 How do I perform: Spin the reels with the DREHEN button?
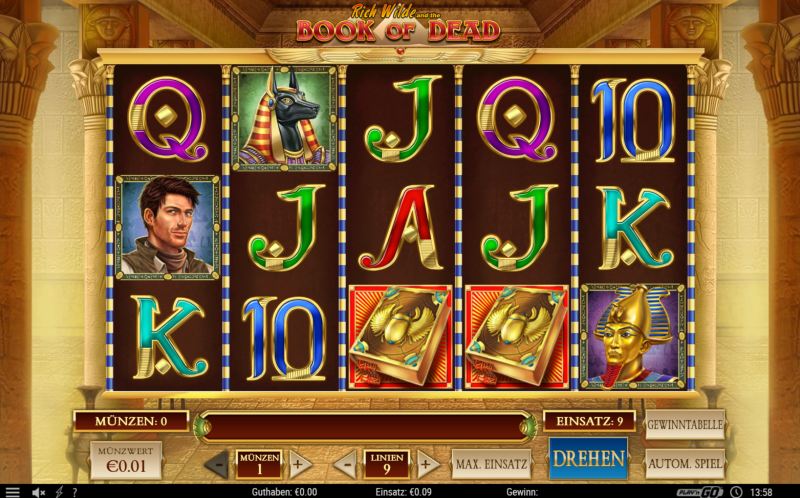[x=587, y=460]
